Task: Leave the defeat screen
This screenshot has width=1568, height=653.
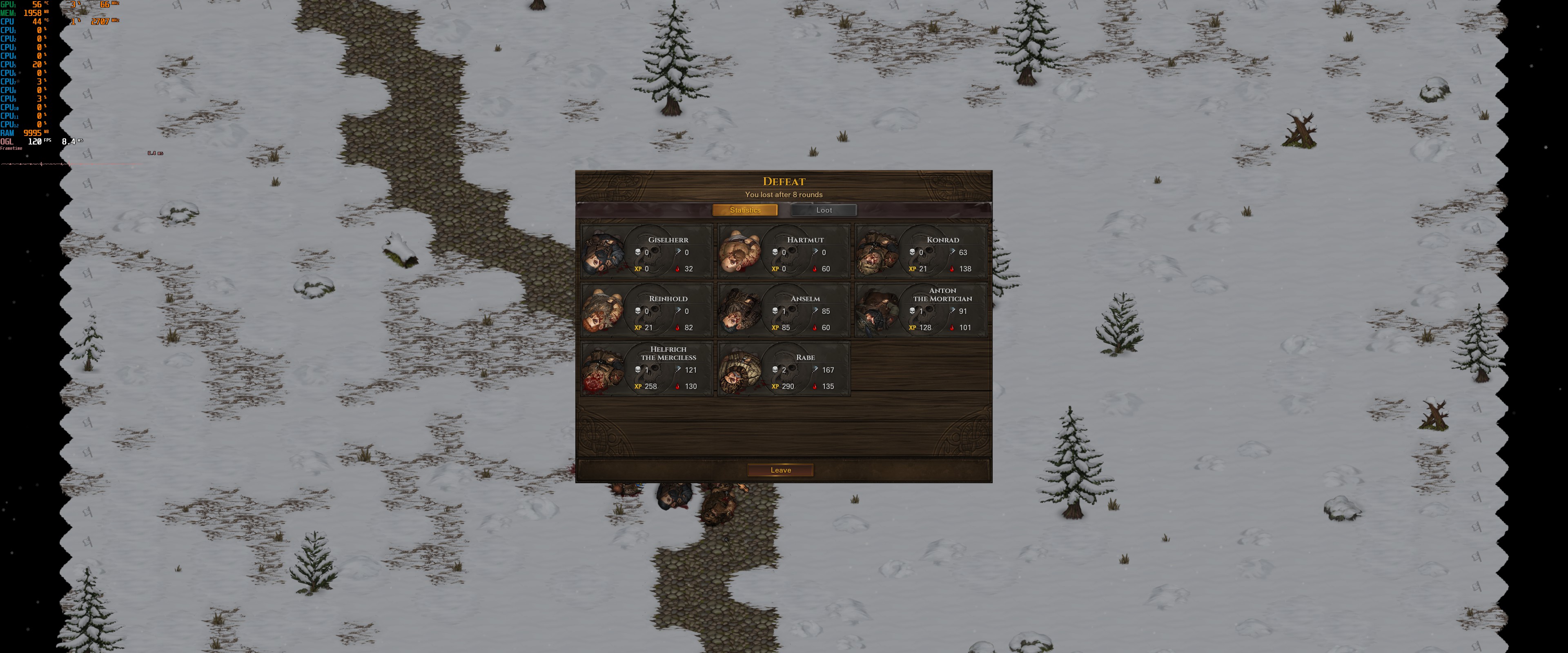Action: [780, 470]
